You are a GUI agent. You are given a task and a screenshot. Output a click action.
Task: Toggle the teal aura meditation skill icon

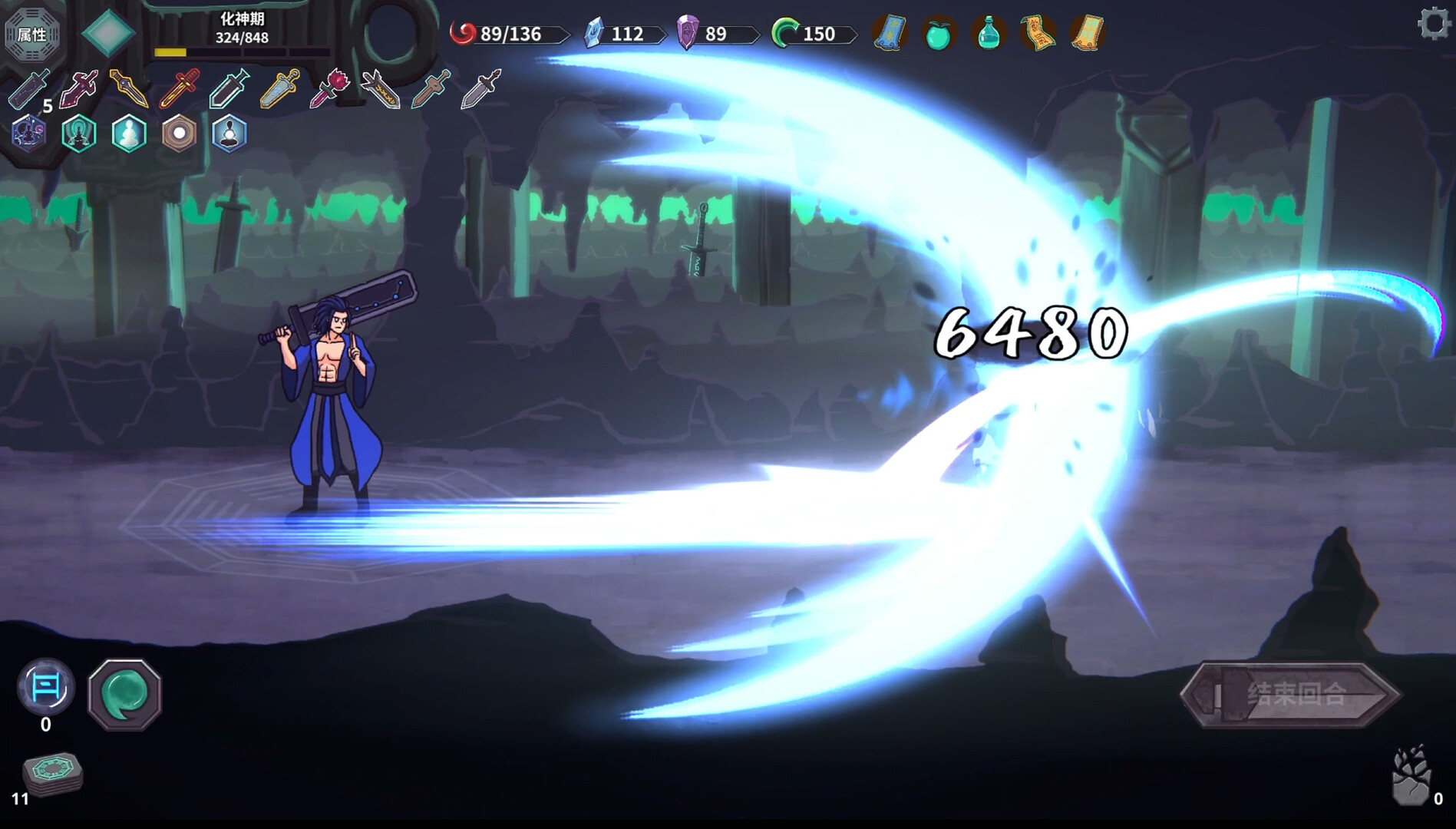coord(78,133)
